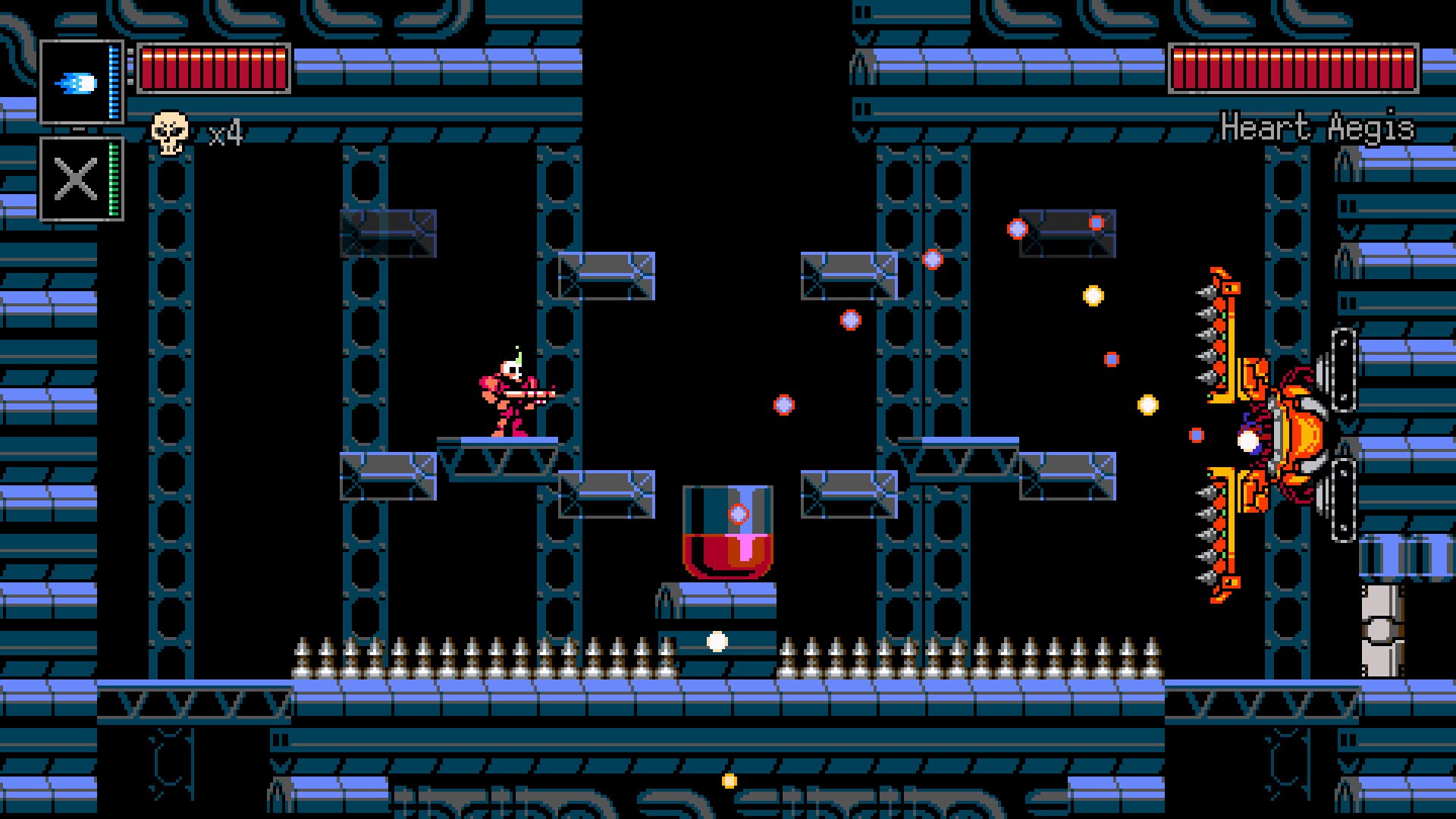1456x819 pixels.
Task: Click the skull lives counter icon
Action: coord(168,130)
